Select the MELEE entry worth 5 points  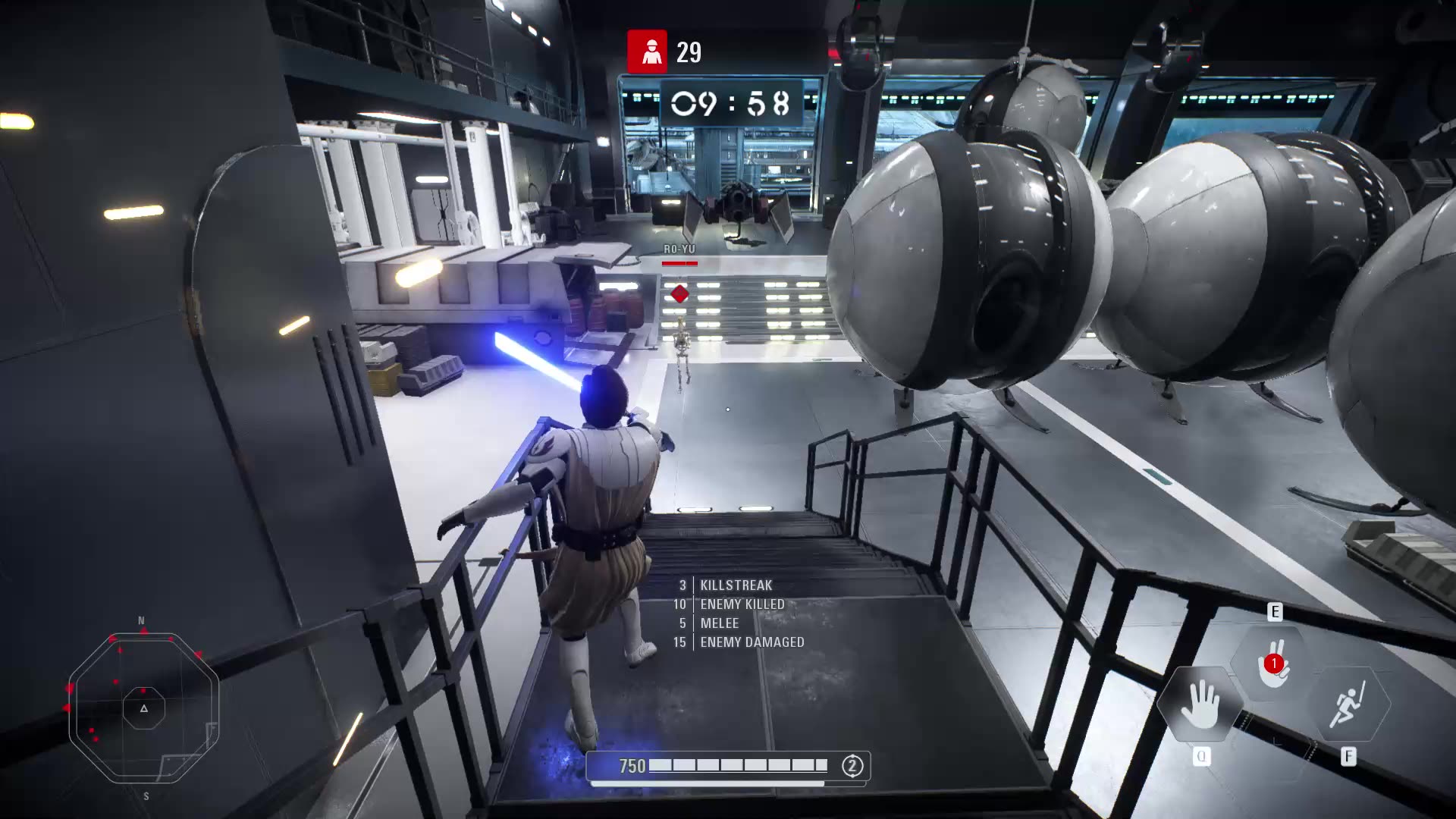pyautogui.click(x=718, y=623)
